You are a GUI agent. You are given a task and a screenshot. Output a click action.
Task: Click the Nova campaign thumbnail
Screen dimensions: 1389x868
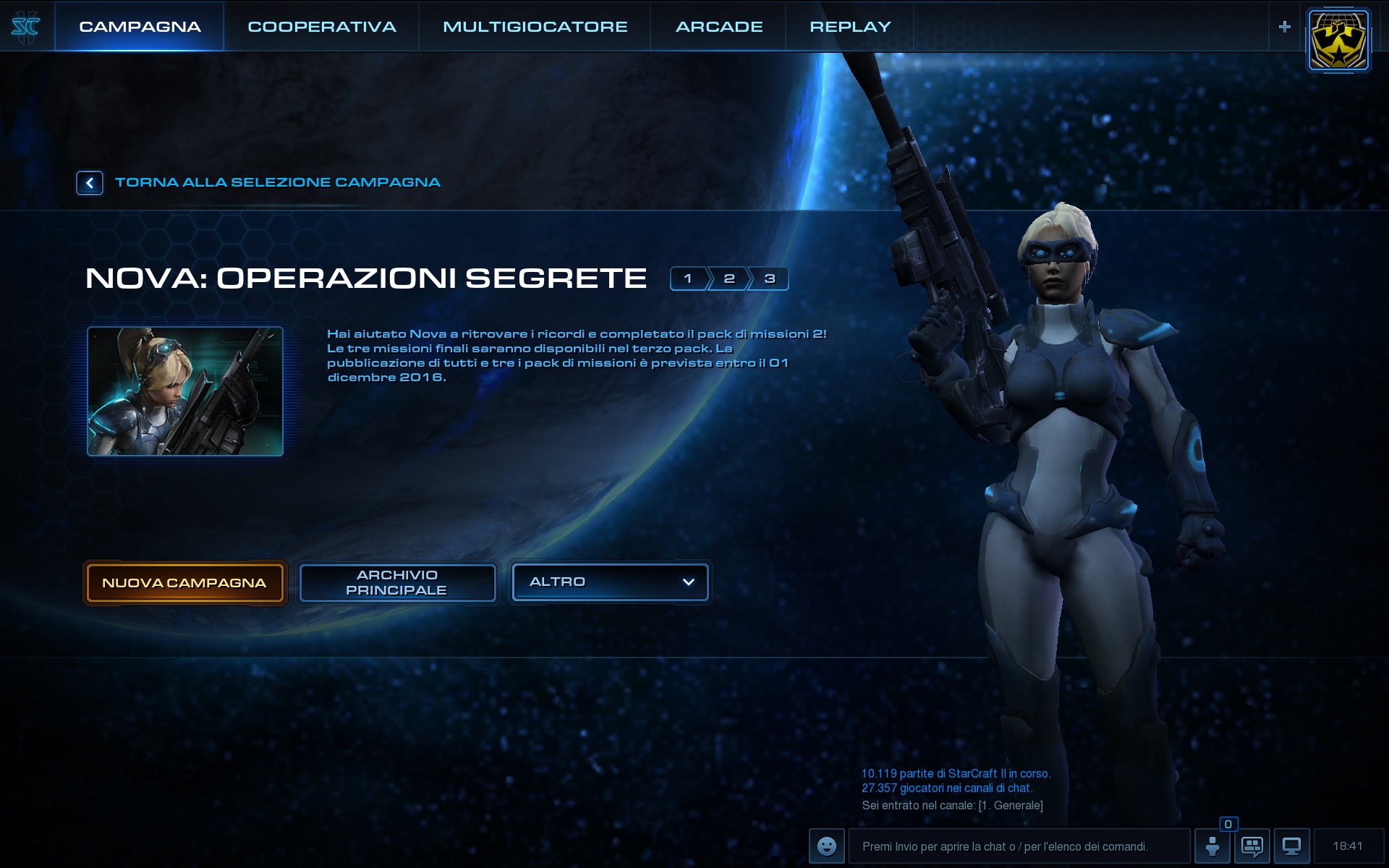185,391
